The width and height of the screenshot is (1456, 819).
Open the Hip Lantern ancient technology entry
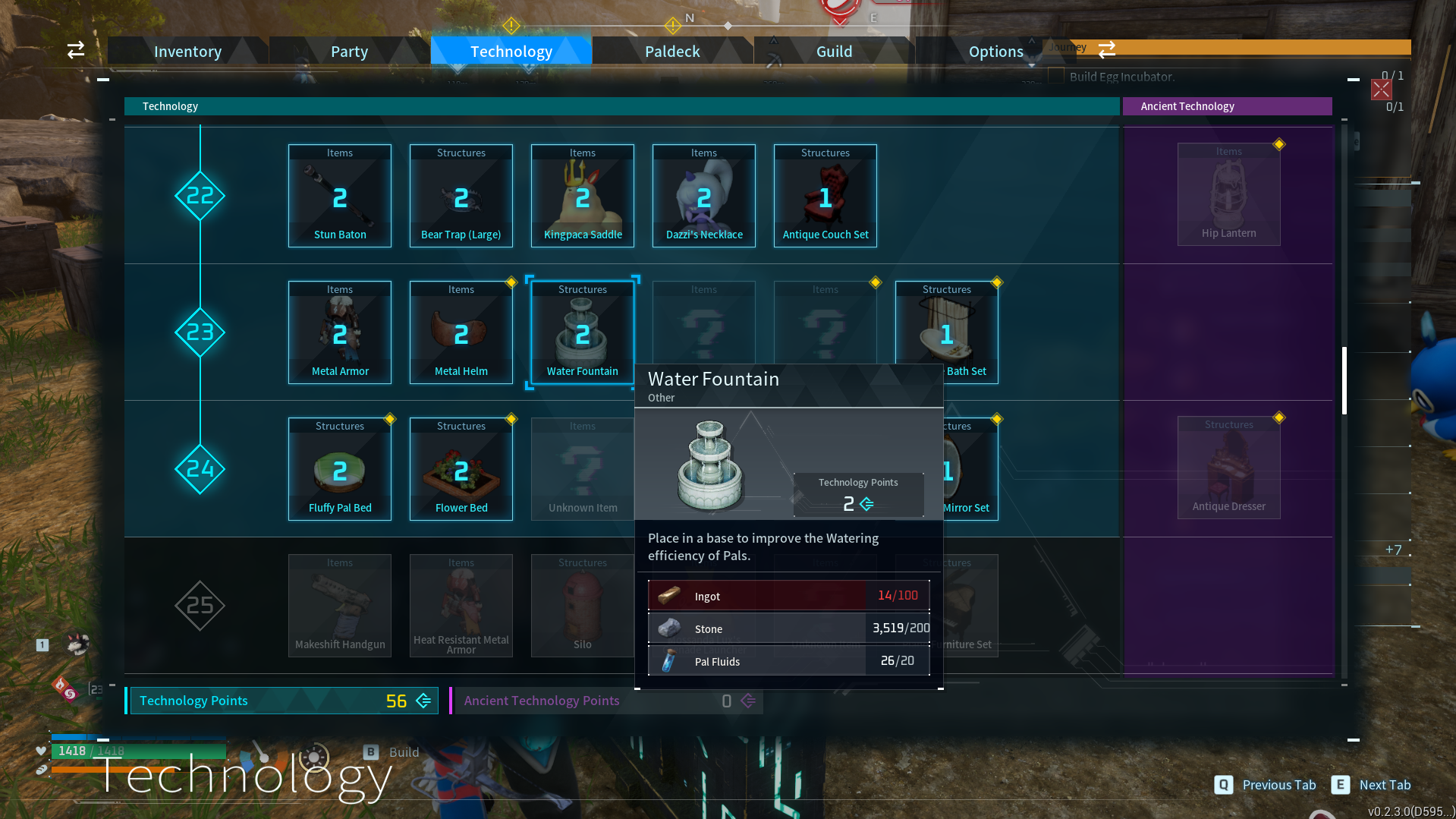tap(1228, 194)
